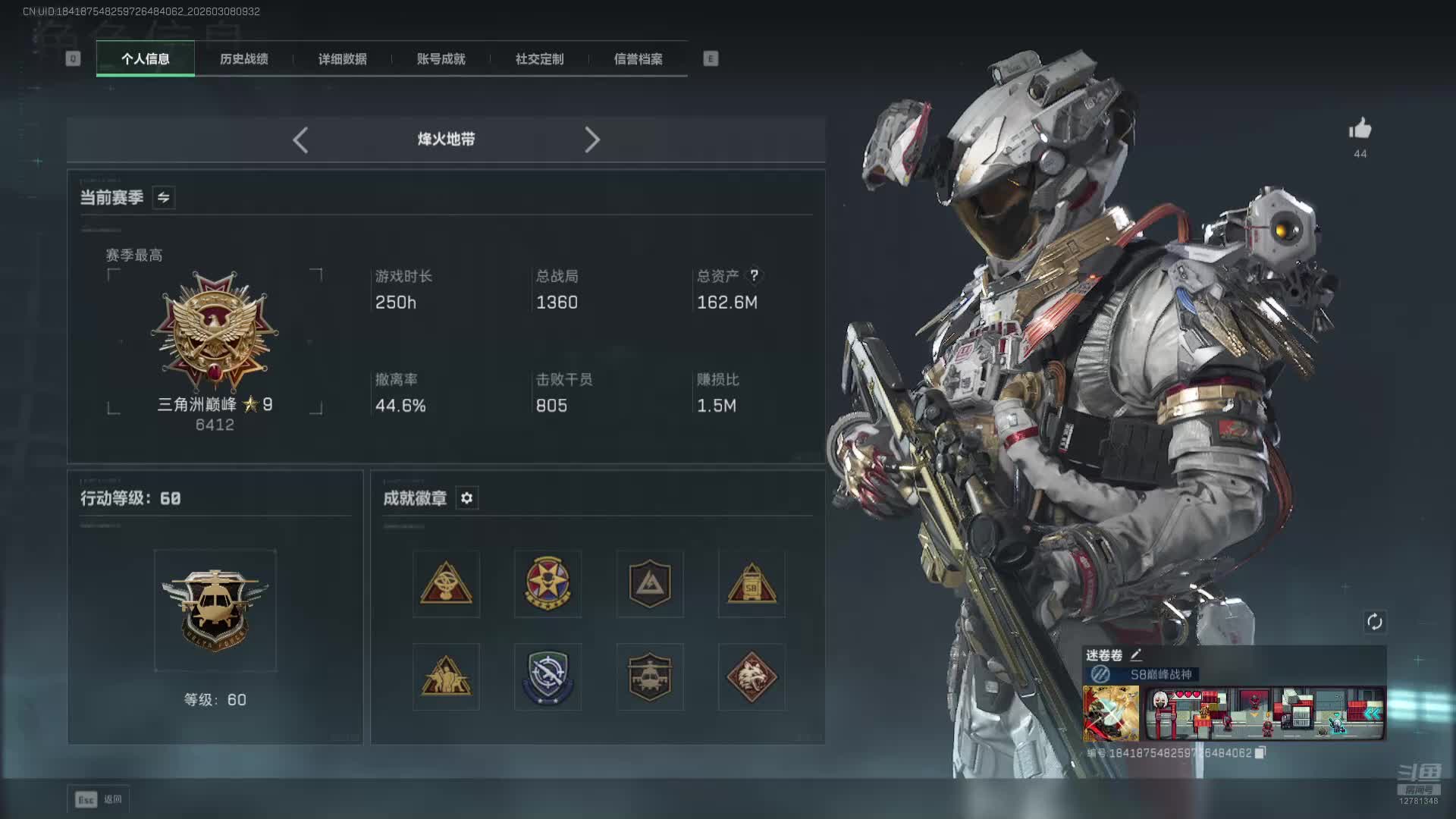Copy the player ID number
The image size is (1456, 819).
click(x=1260, y=753)
